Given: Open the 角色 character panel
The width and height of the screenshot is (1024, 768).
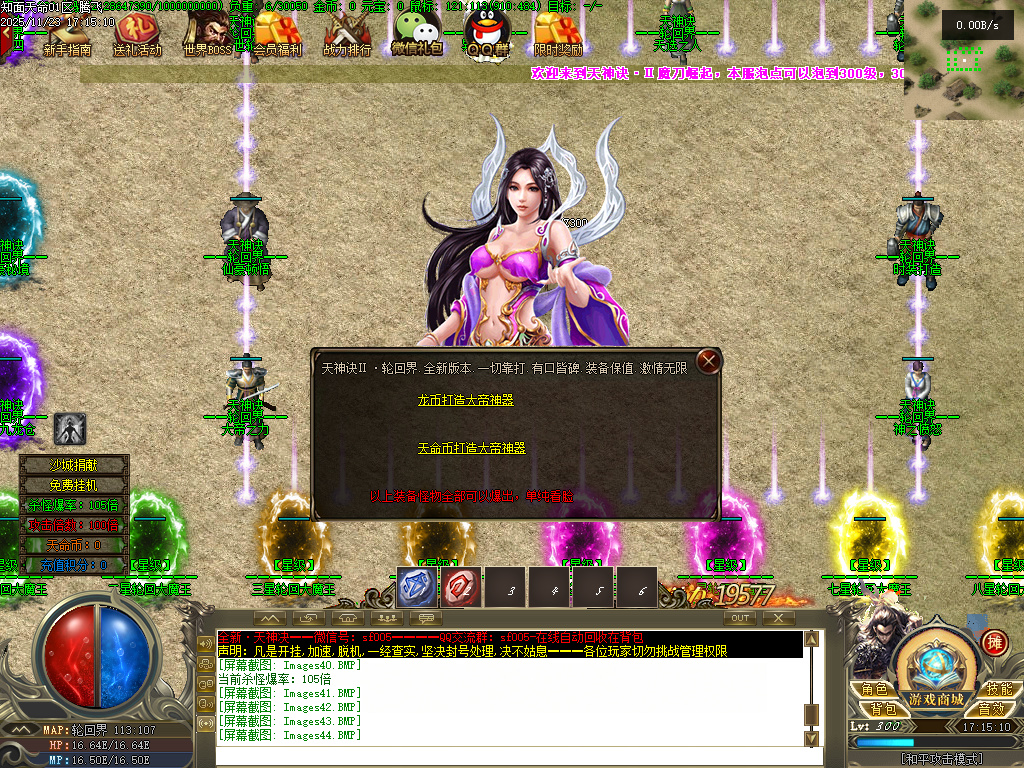Looking at the screenshot, I should pyautogui.click(x=875, y=689).
